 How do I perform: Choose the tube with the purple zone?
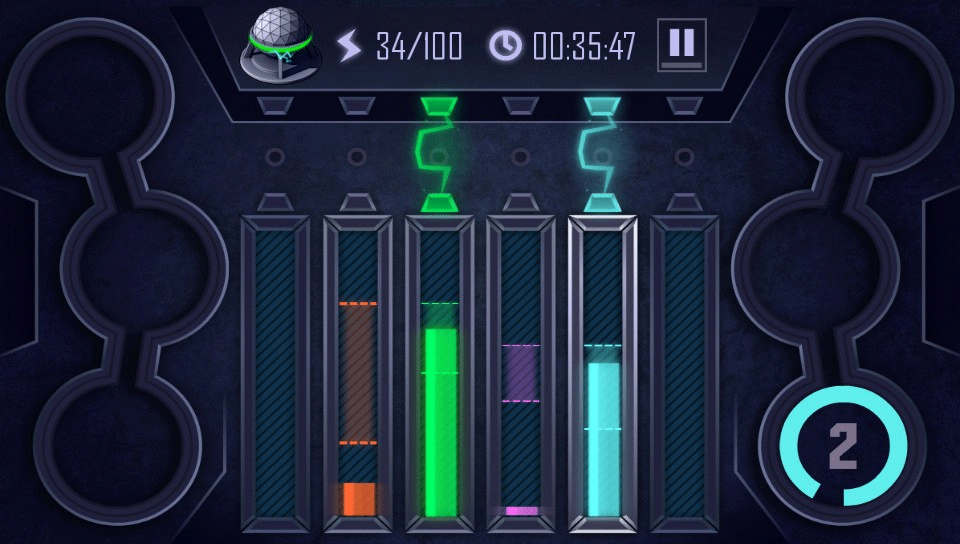point(521,375)
